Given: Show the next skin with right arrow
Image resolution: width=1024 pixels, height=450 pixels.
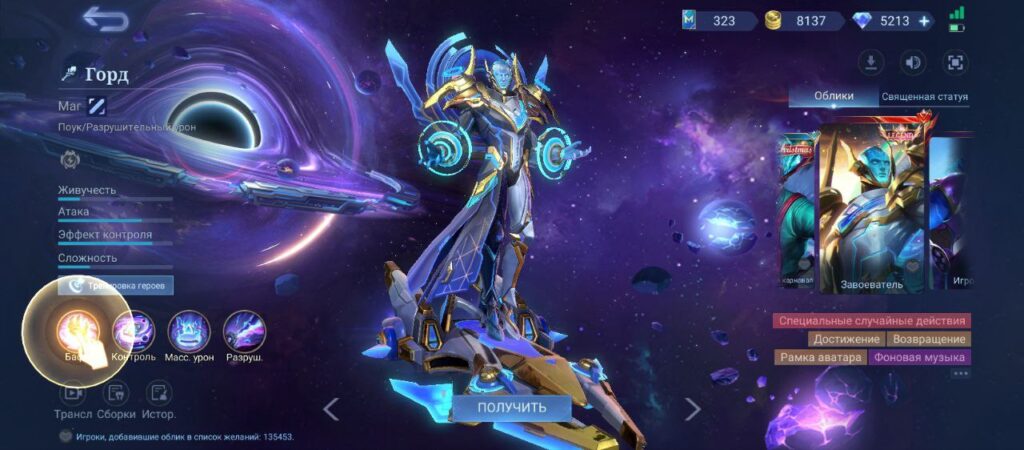Looking at the screenshot, I should 692,408.
